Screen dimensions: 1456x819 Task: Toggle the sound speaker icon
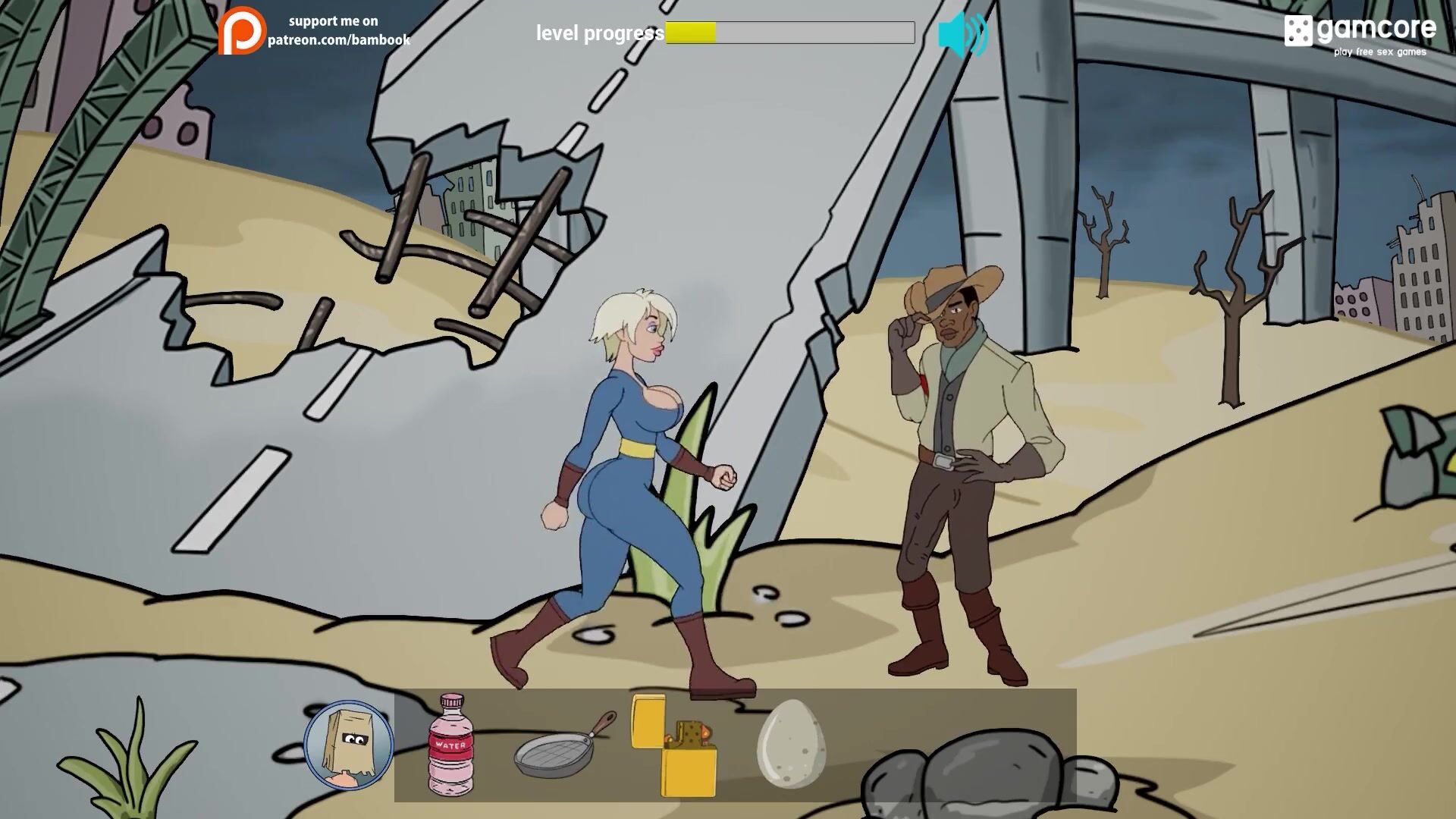(x=962, y=34)
